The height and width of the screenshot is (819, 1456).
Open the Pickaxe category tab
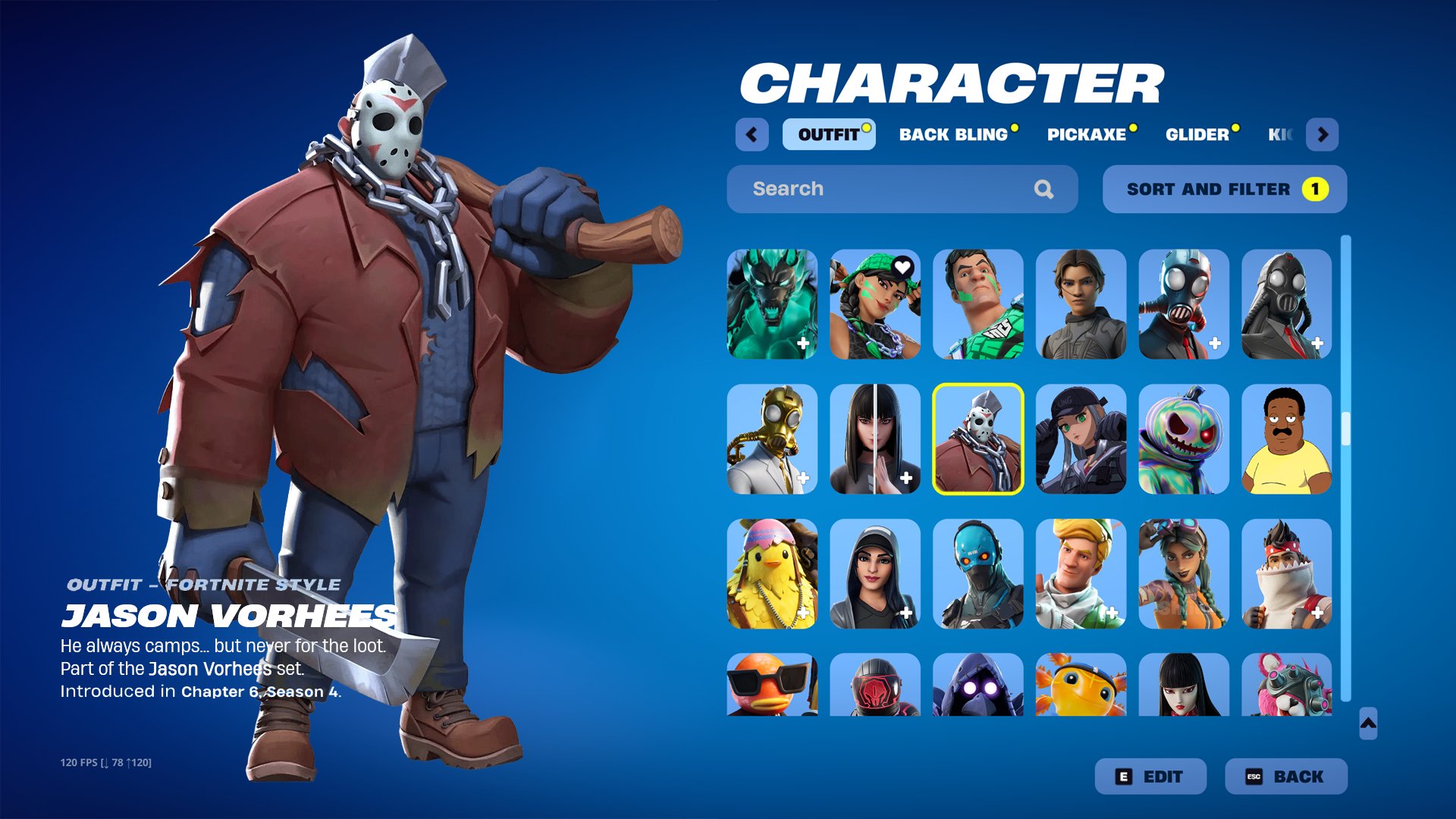pos(1087,135)
